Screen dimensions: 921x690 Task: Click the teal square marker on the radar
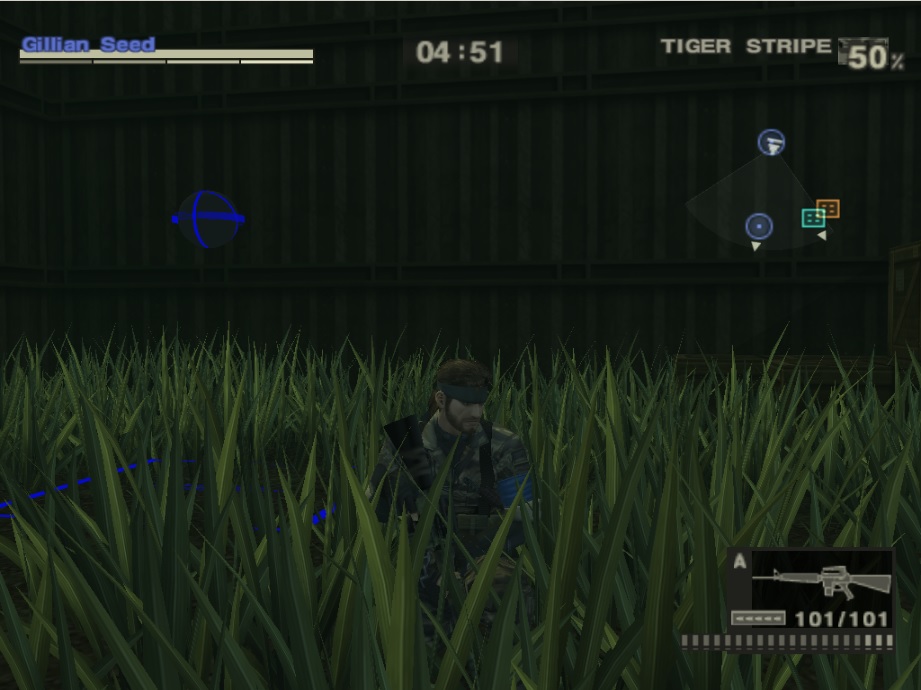coord(813,218)
